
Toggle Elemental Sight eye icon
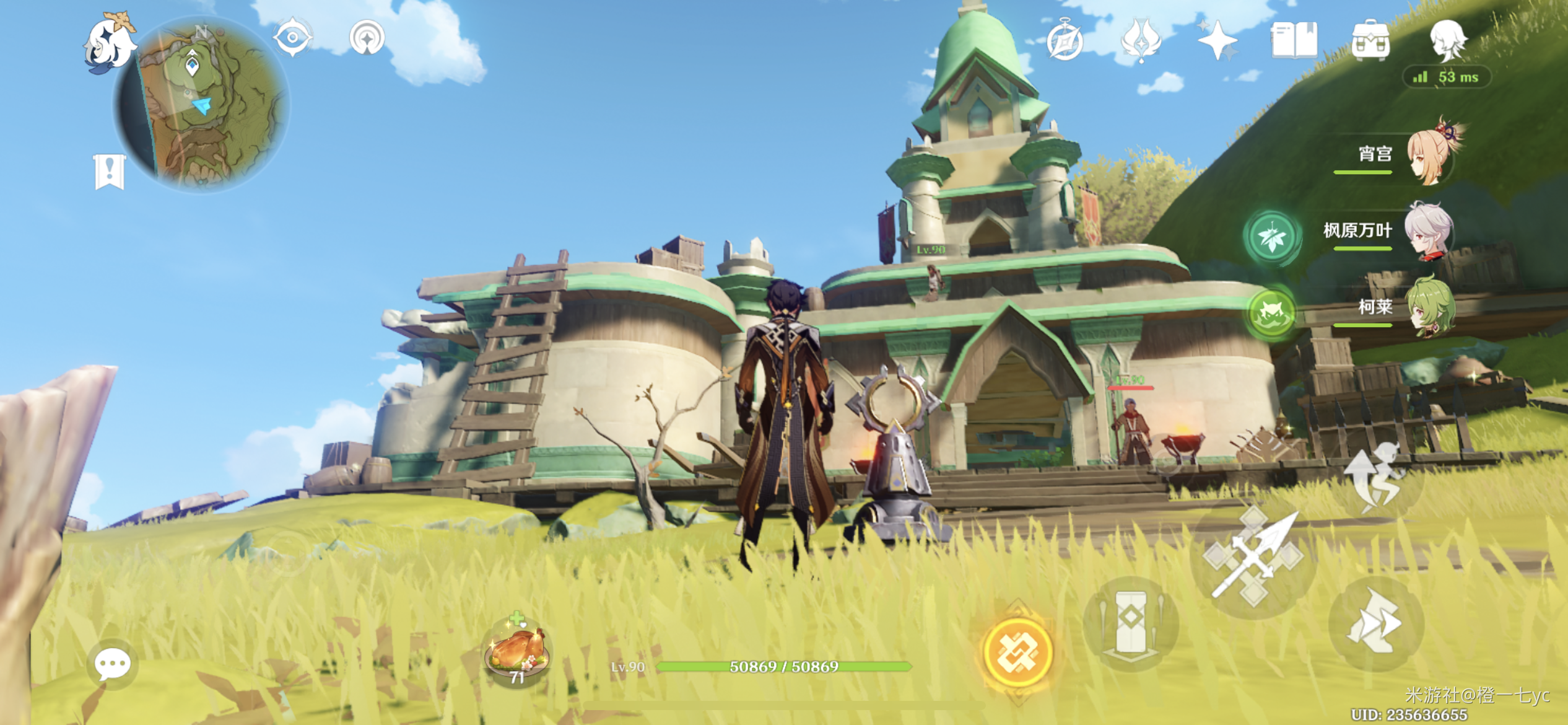[x=292, y=38]
